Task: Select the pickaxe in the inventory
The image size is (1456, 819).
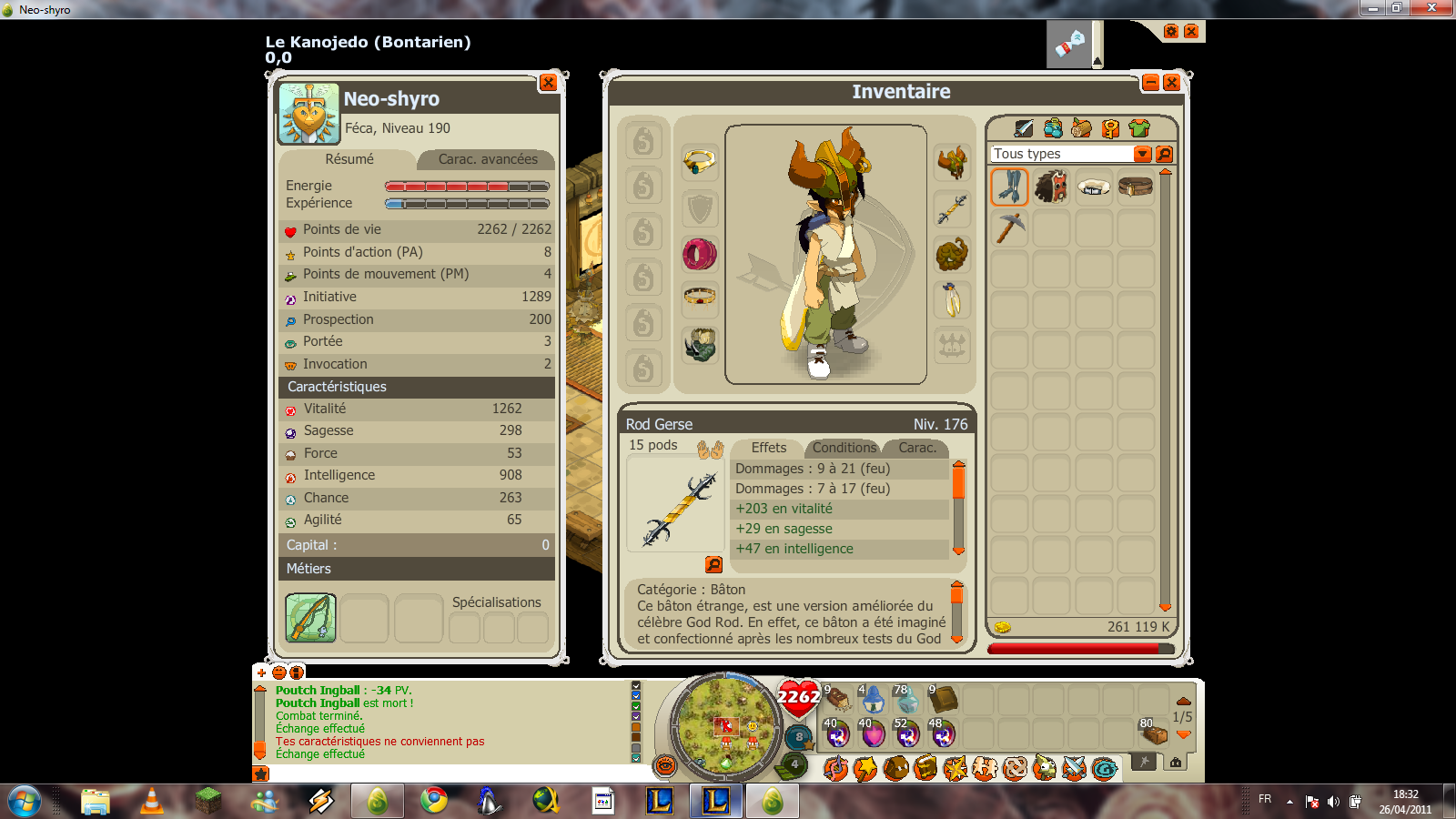Action: (x=1009, y=227)
